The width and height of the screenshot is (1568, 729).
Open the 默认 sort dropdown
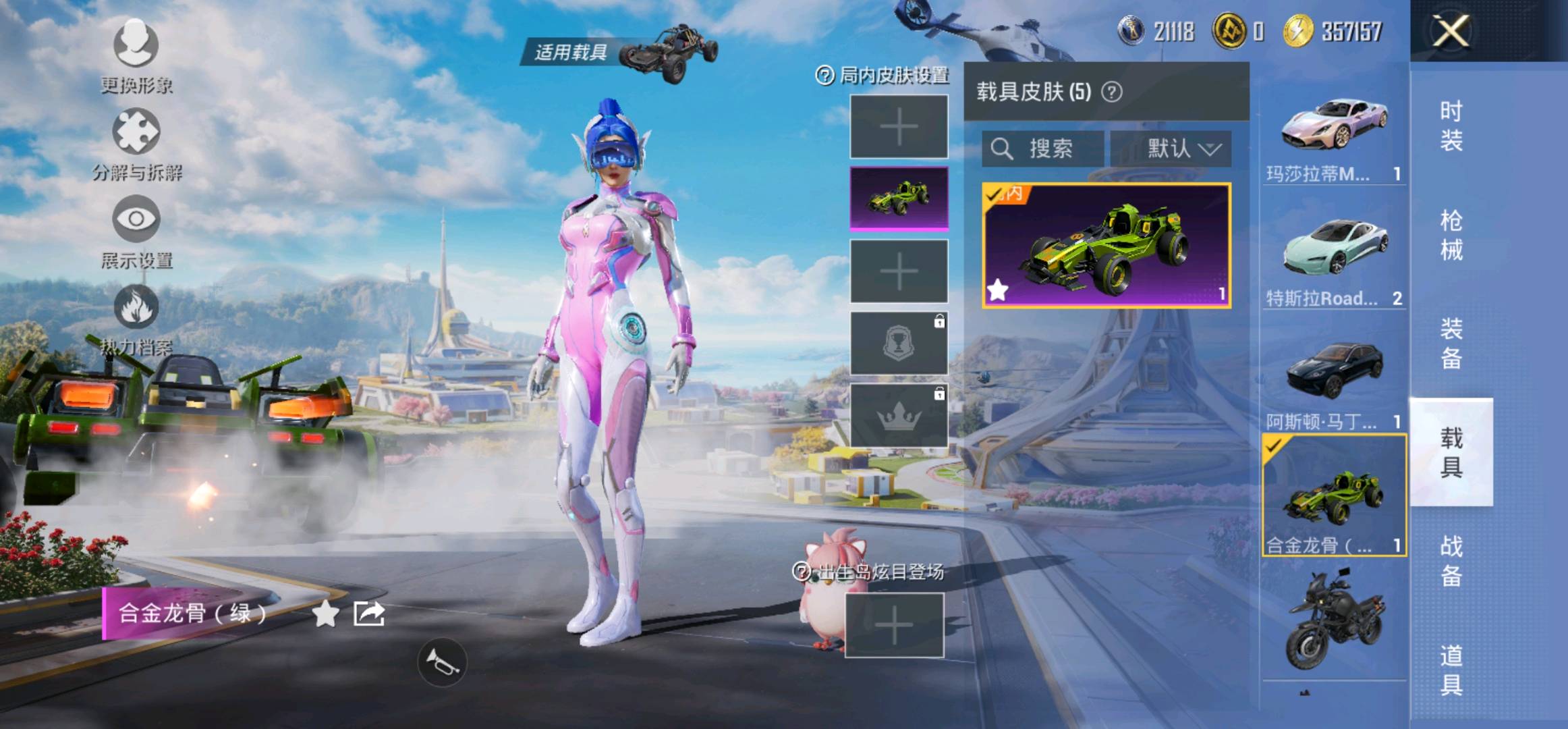coord(1171,148)
